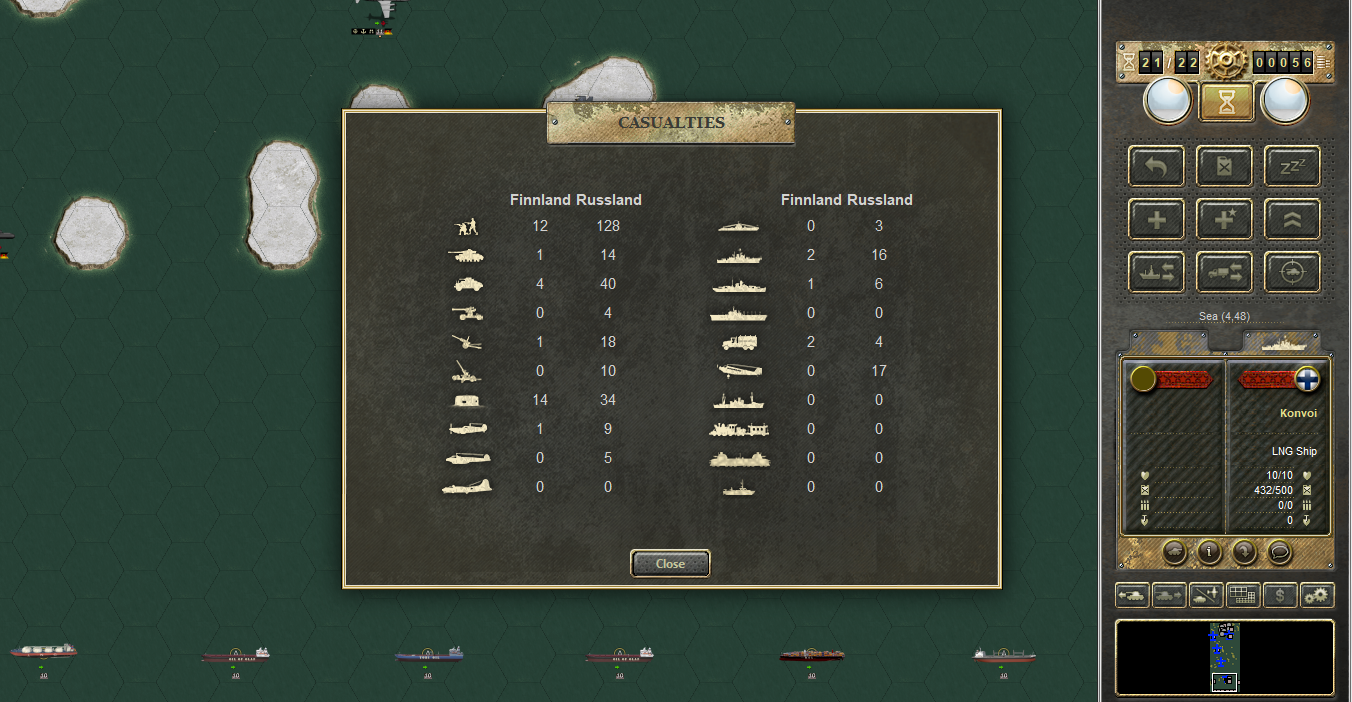Click the plain plus reinforce button
Viewport: 1352px width, 702px height.
click(1157, 219)
